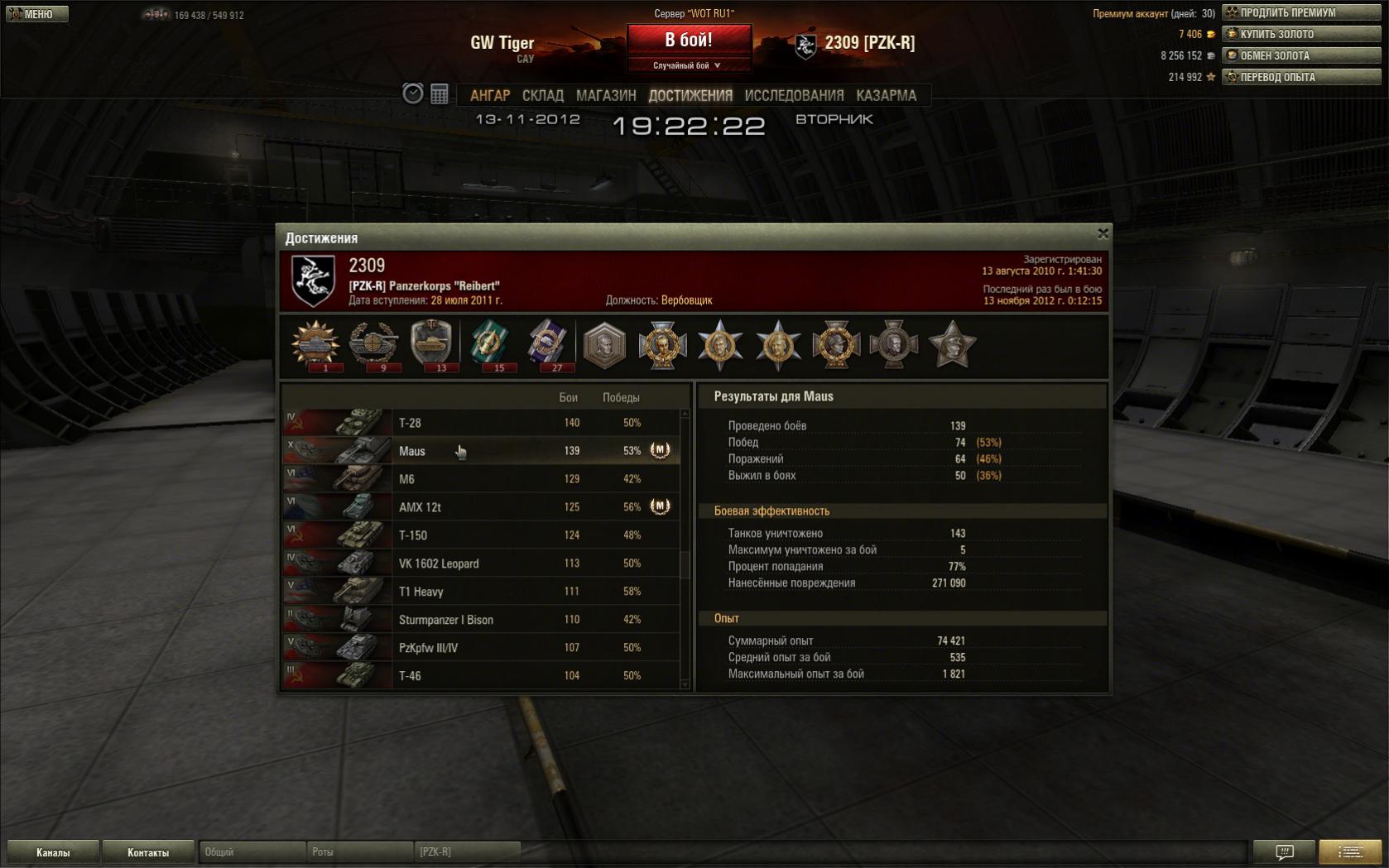This screenshot has height=868, width=1389.
Task: Open the Казарма tab
Action: (886, 96)
